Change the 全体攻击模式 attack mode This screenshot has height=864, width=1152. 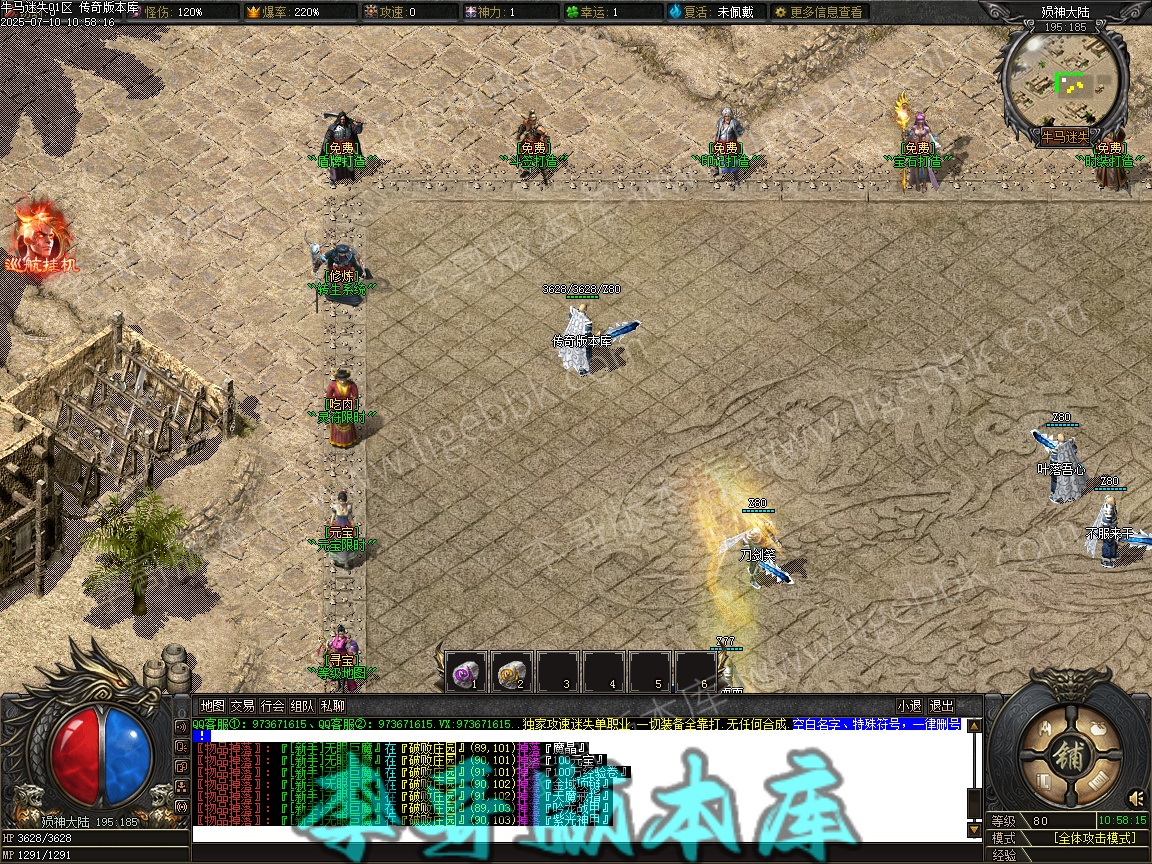coord(1094,838)
